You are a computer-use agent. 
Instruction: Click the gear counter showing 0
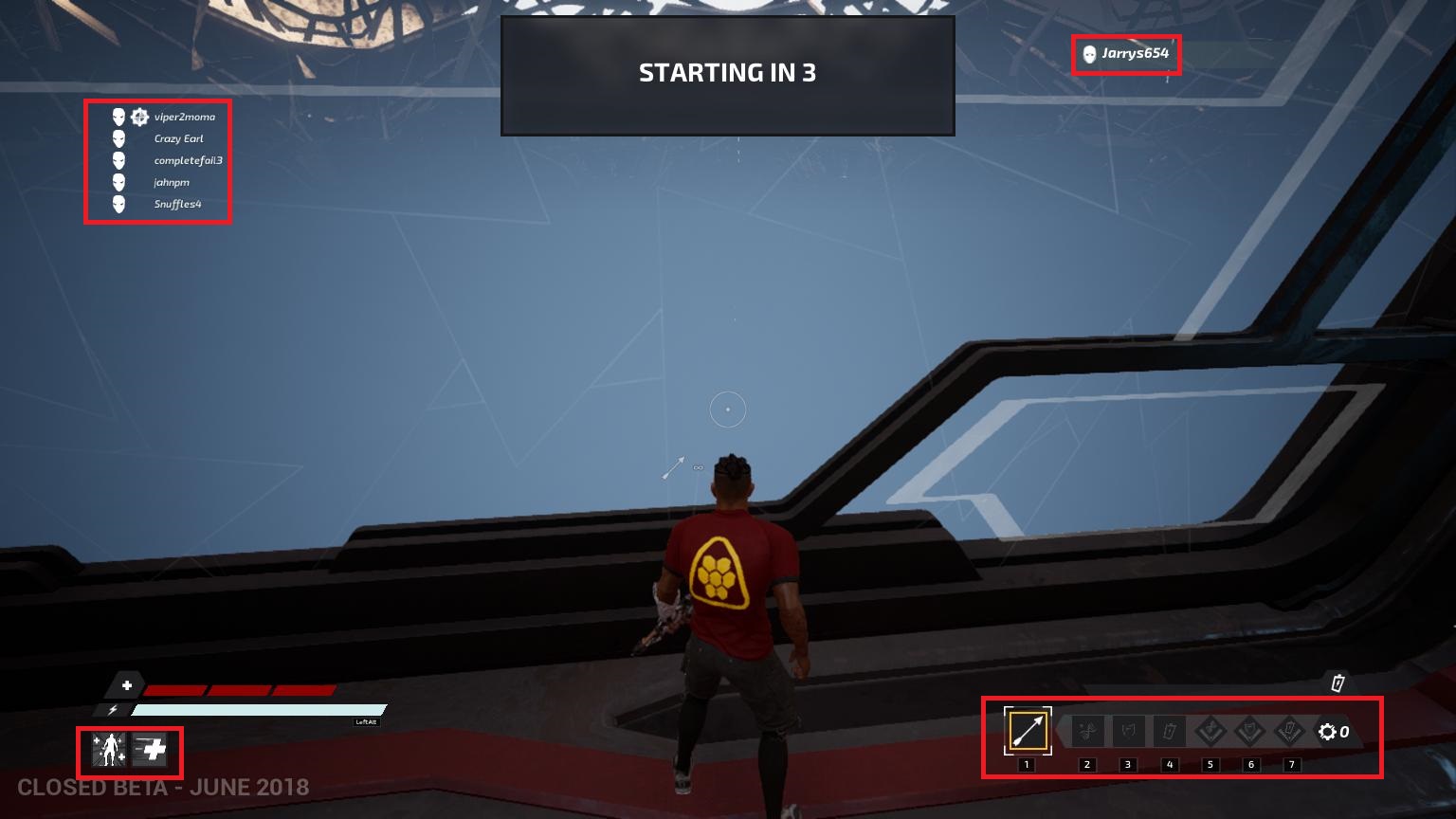click(x=1333, y=731)
